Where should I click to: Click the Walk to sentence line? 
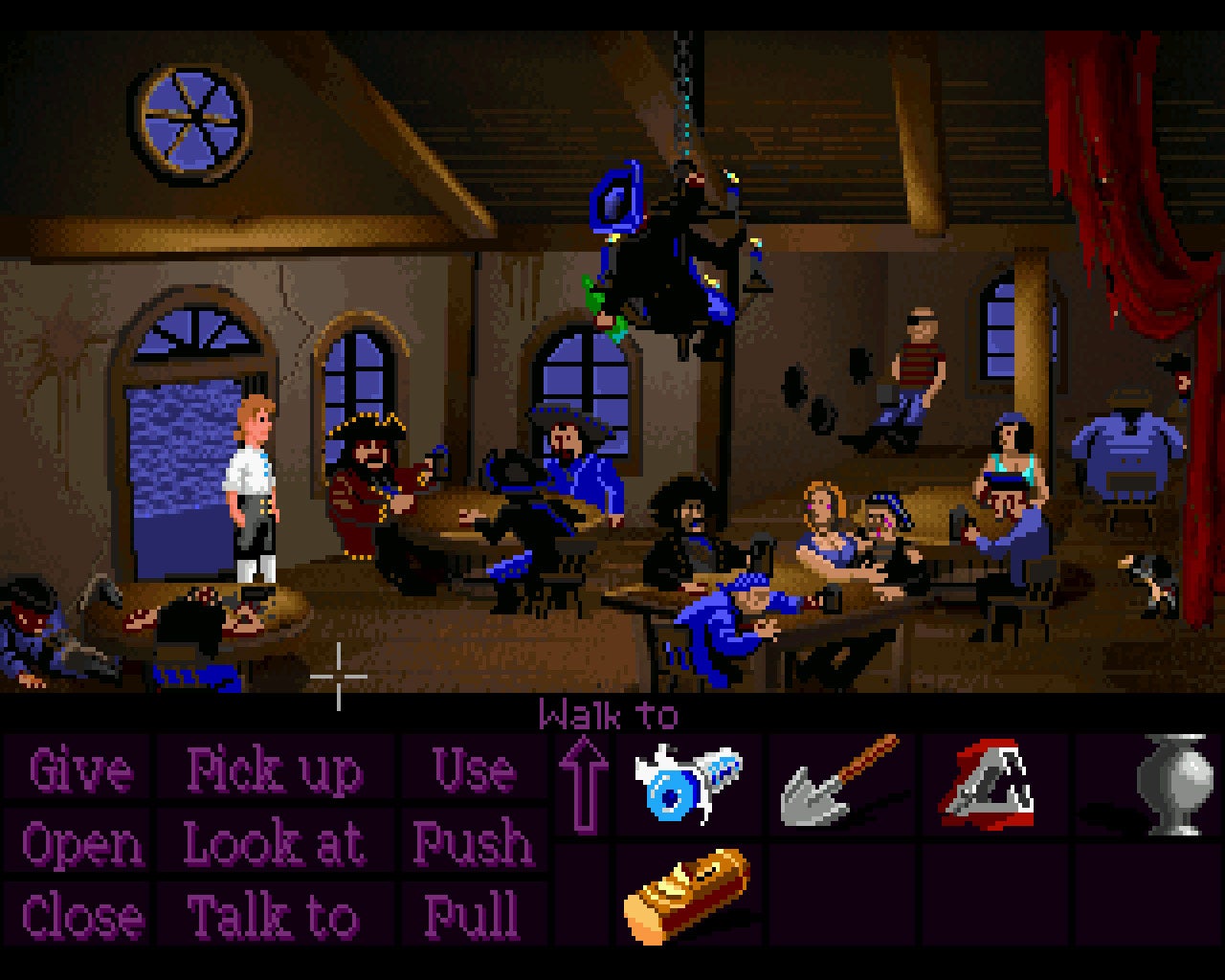[x=608, y=713]
